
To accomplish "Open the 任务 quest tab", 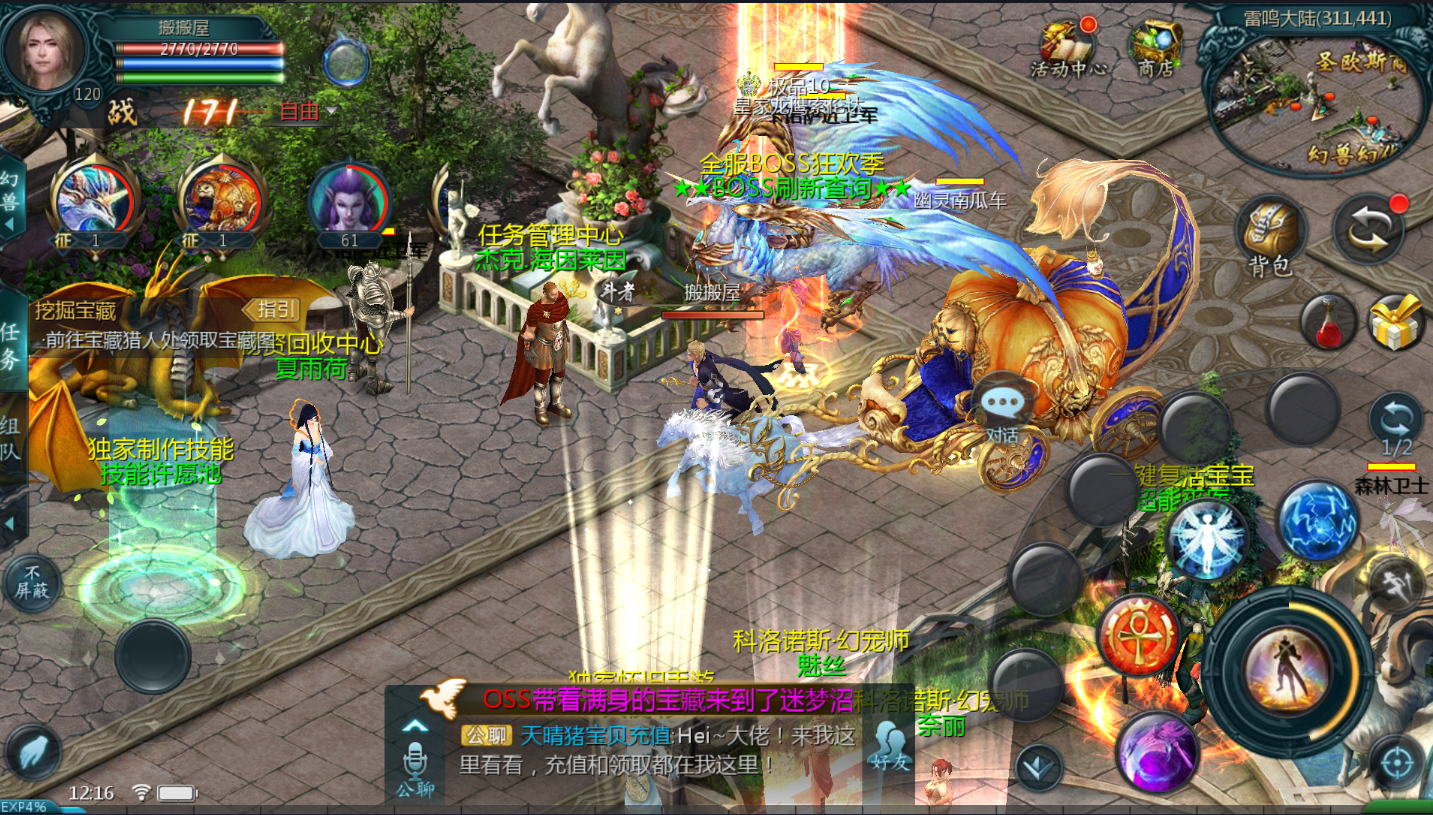I will 11,345.
